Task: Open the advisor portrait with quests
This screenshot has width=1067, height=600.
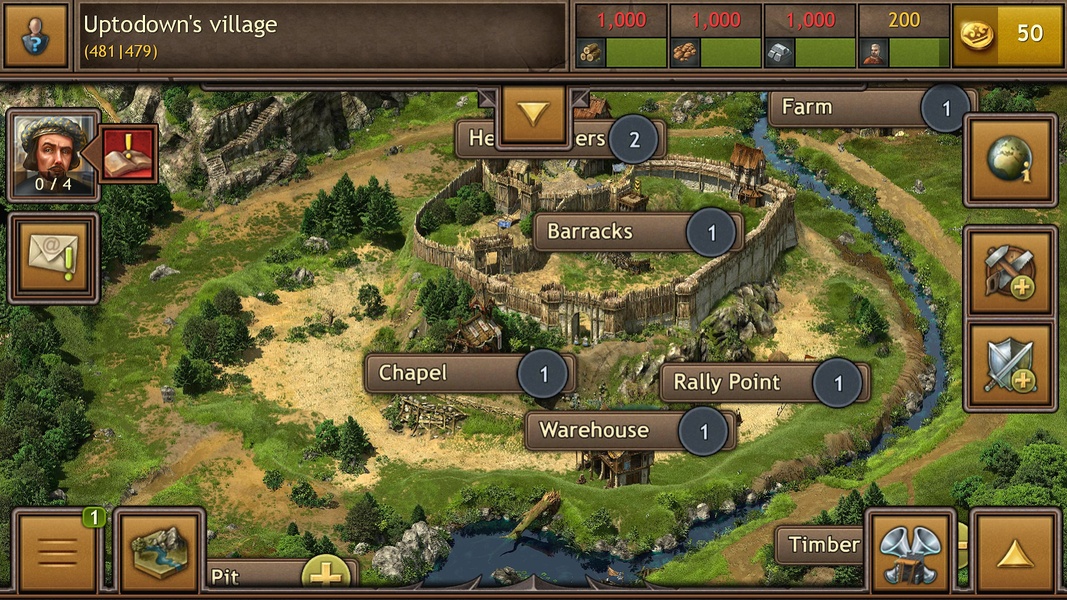Action: (x=54, y=155)
